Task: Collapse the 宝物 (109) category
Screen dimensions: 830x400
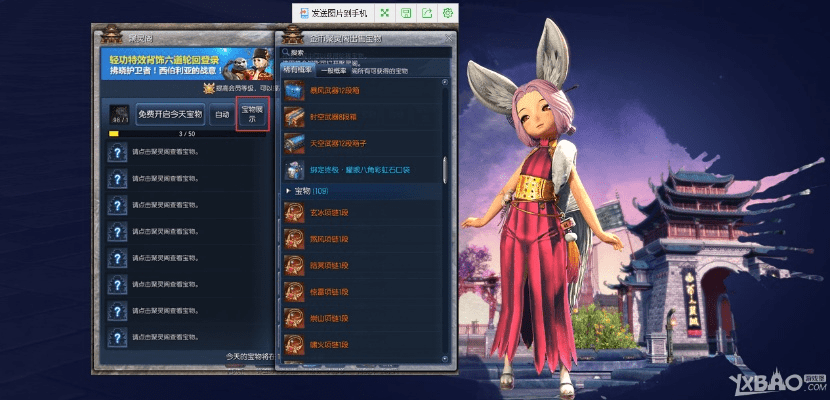Action: [291, 190]
